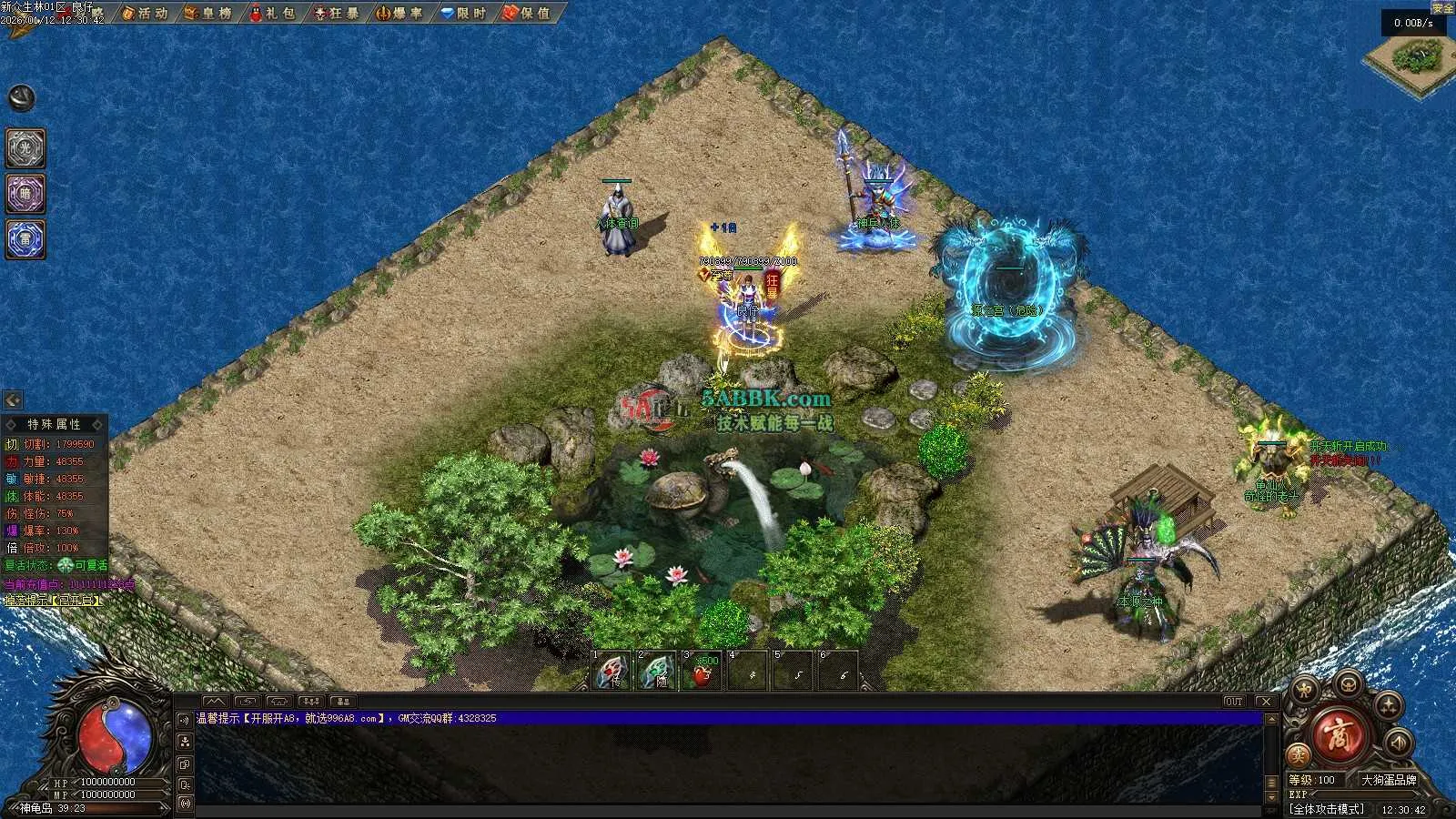The image size is (1456, 819).
Task: Open the 卖 sell button
Action: point(1299,754)
